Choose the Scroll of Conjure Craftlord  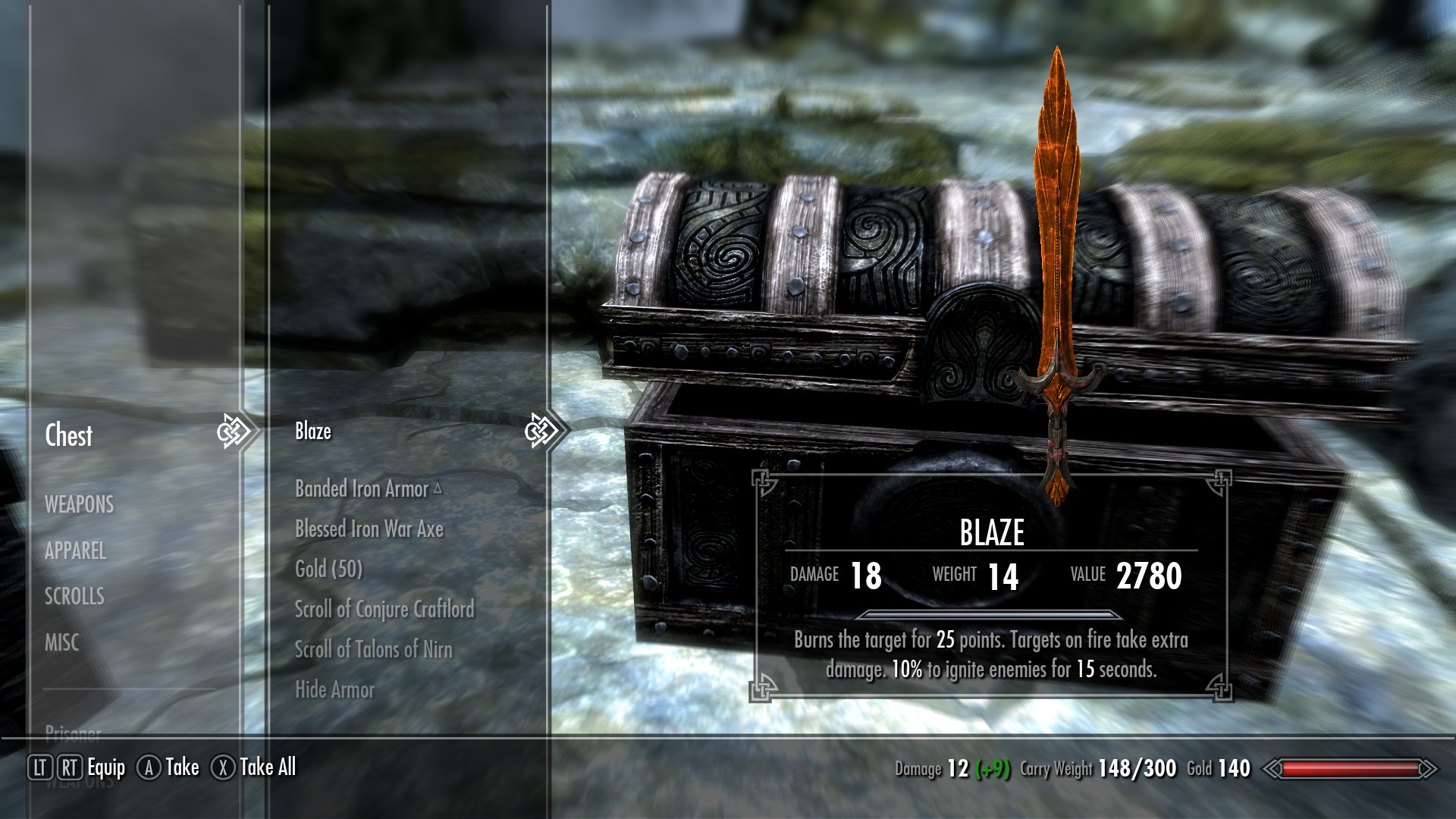pos(384,609)
